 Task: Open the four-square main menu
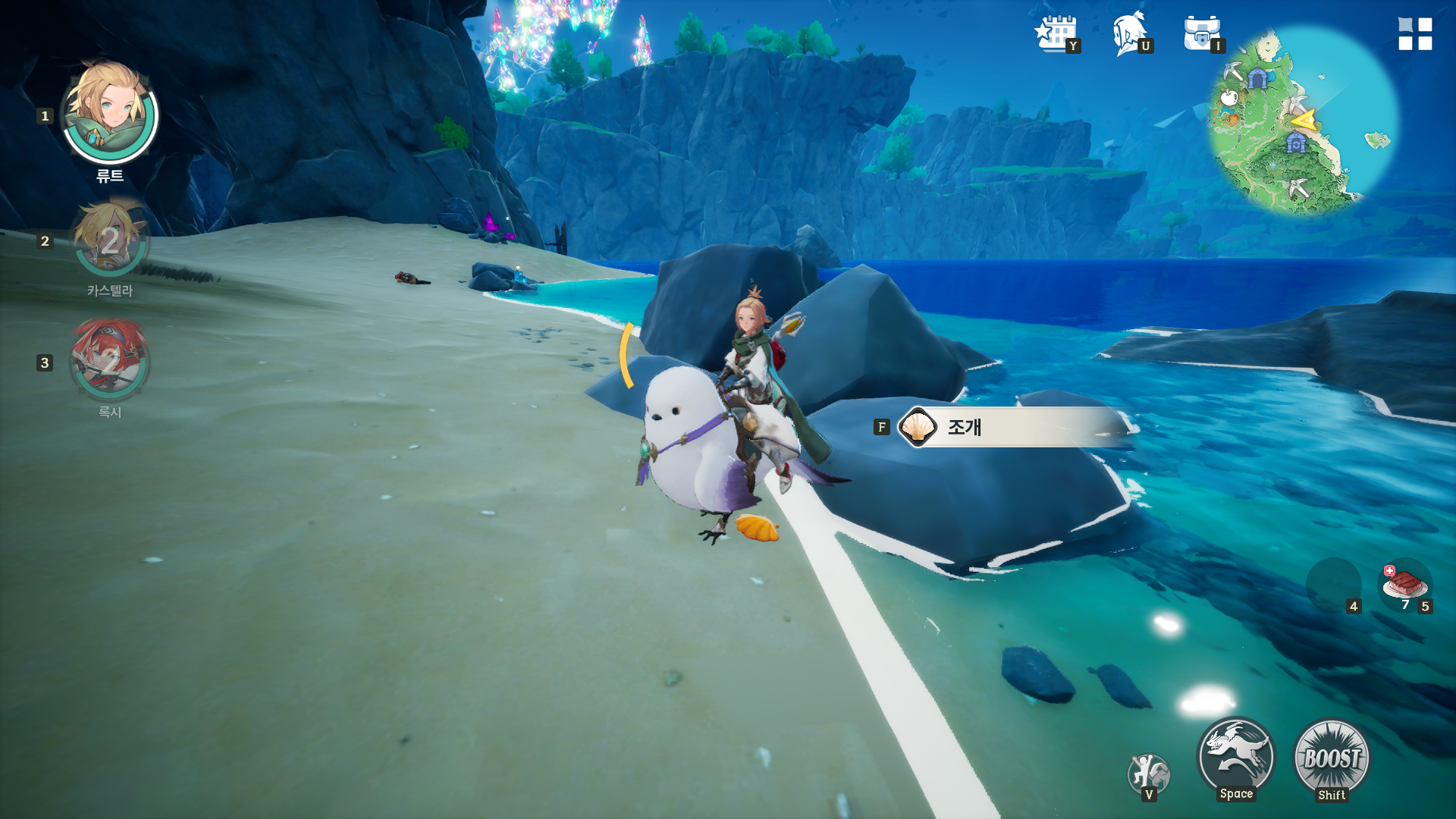click(1415, 34)
